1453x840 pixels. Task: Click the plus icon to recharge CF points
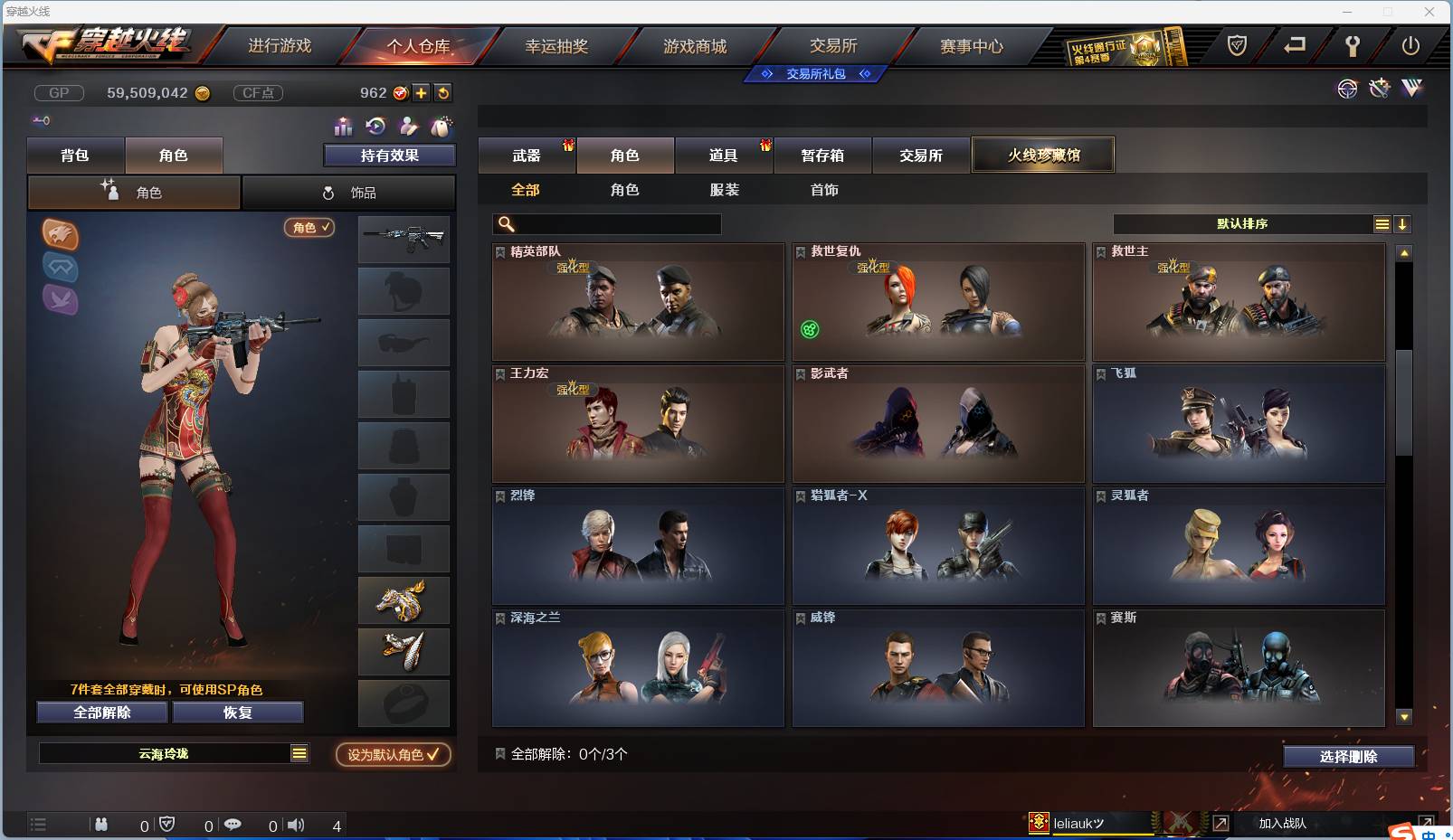point(422,92)
